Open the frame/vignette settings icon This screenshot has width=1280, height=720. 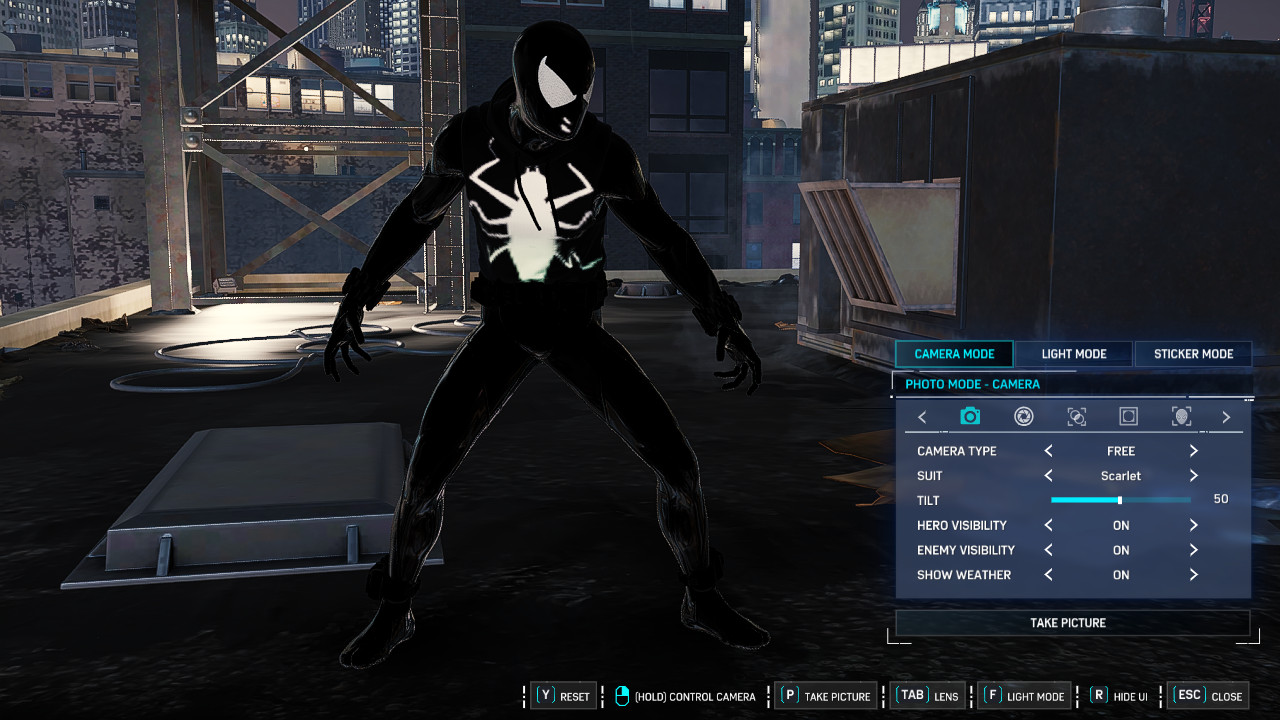[x=1128, y=417]
